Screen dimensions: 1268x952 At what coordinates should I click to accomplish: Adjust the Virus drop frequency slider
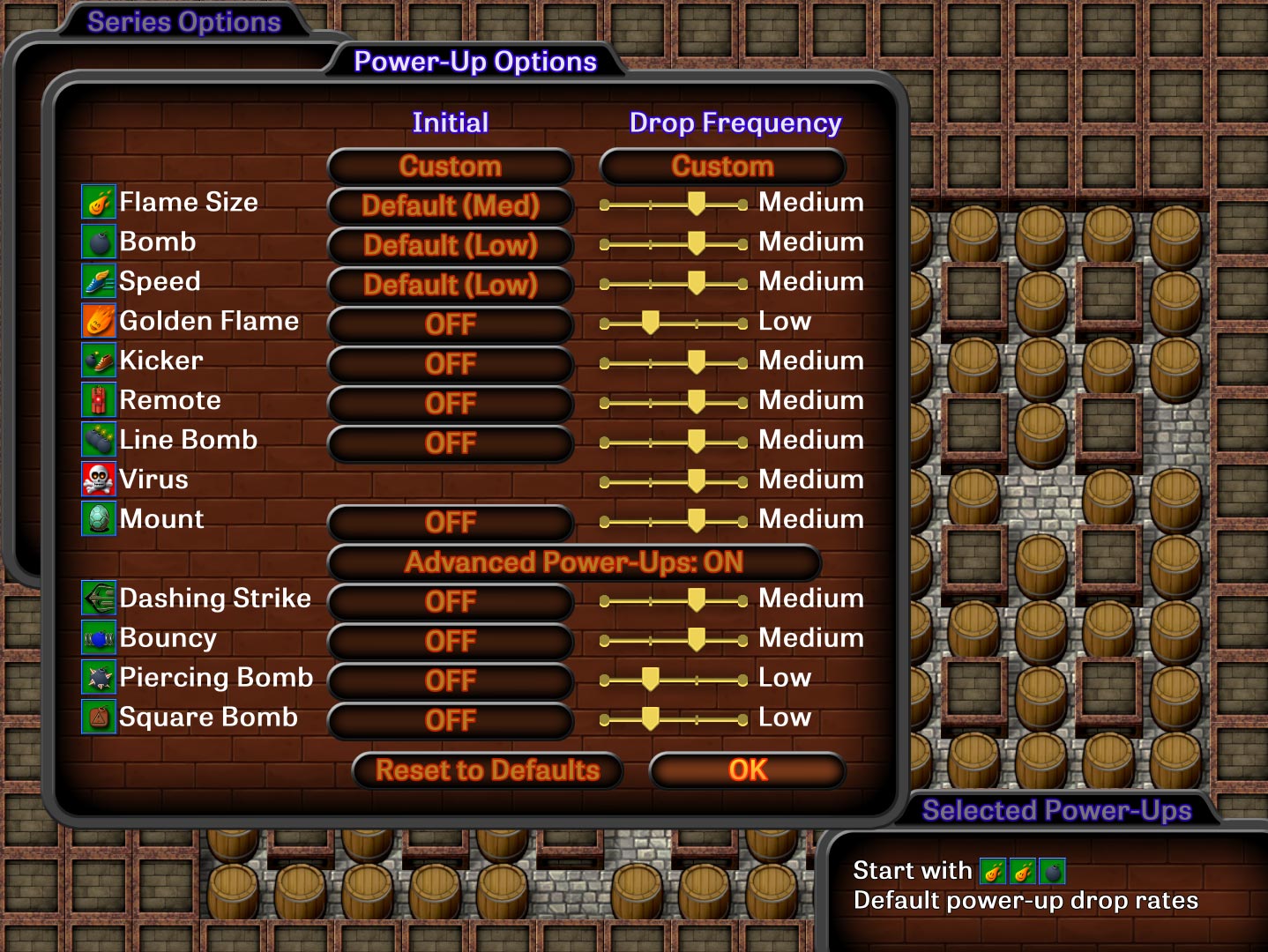coord(696,481)
